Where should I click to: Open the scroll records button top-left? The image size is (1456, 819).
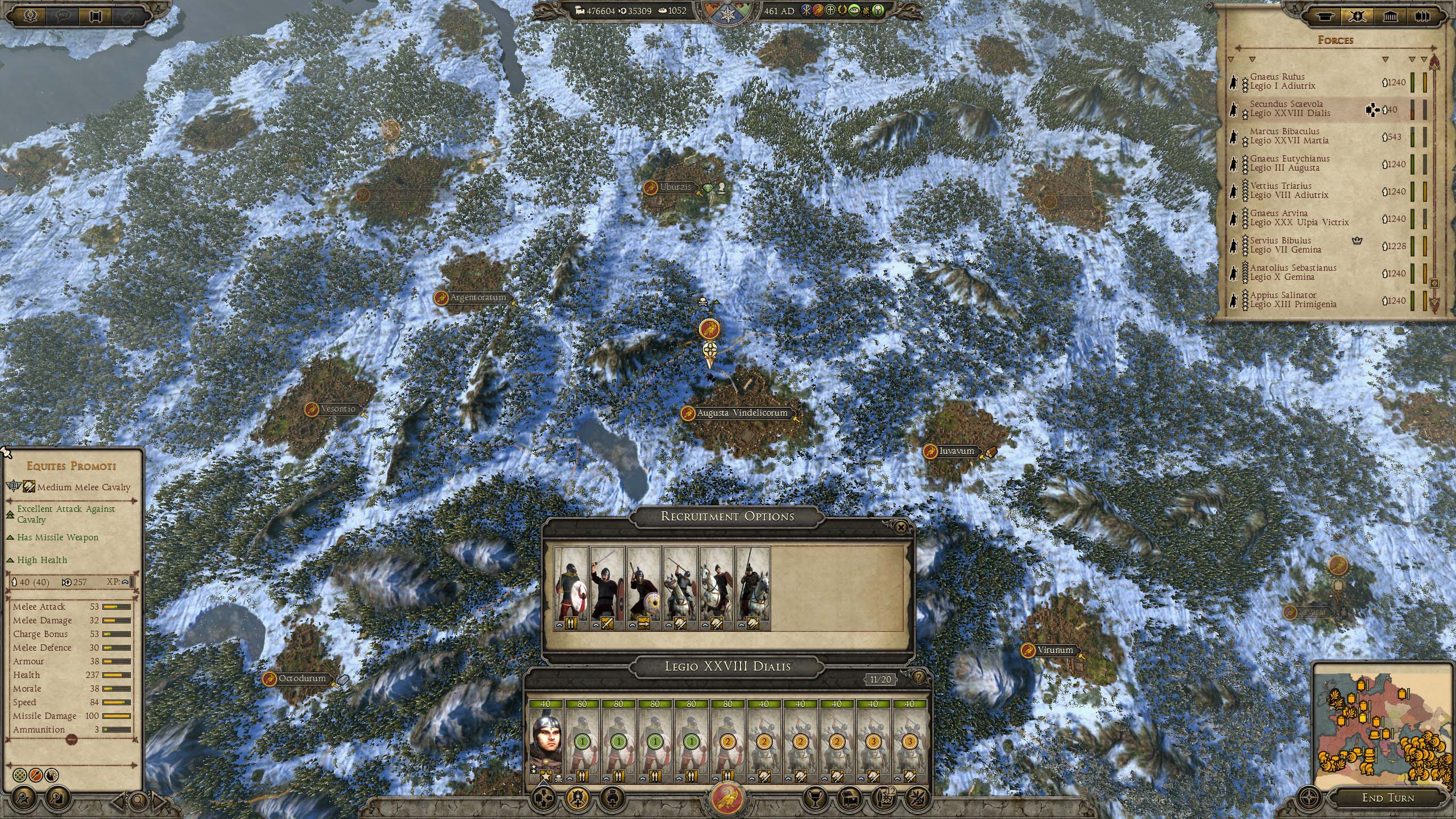click(96, 15)
